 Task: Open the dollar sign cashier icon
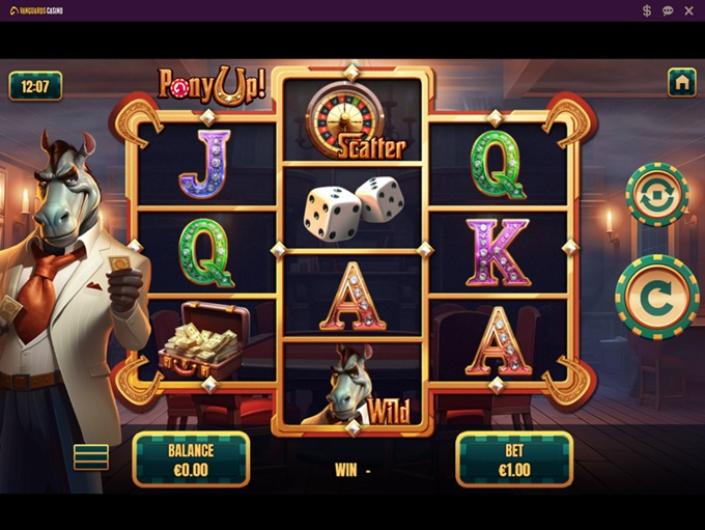[647, 11]
